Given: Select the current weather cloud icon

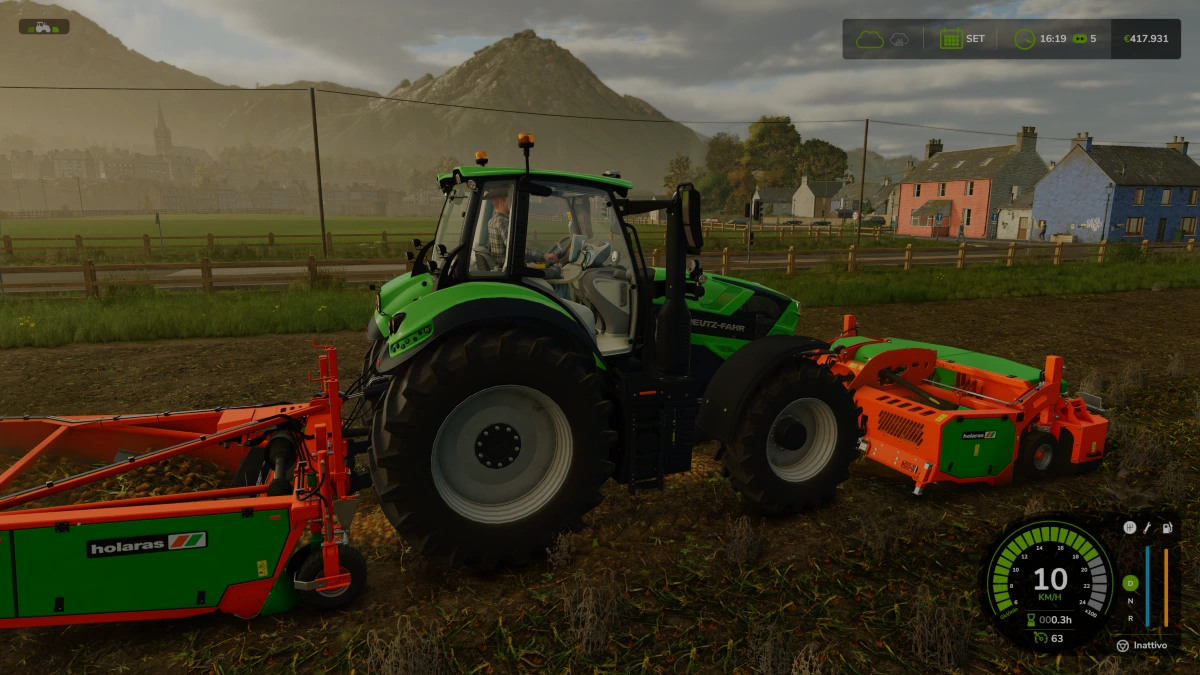Looking at the screenshot, I should [x=869, y=39].
